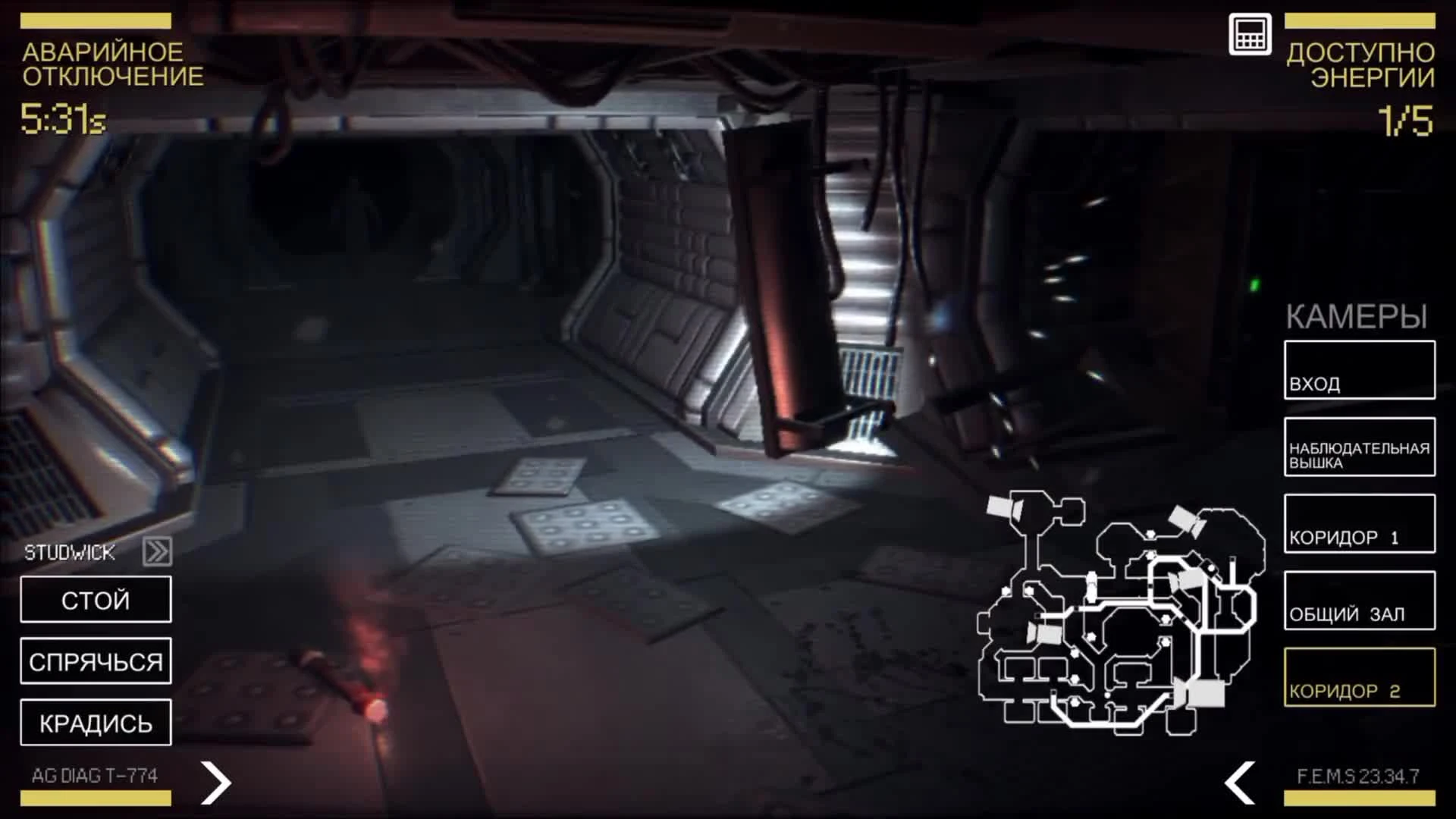The width and height of the screenshot is (1456, 819).
Task: Expand STUDWICK's command options with the double-arrow
Action: point(157,551)
